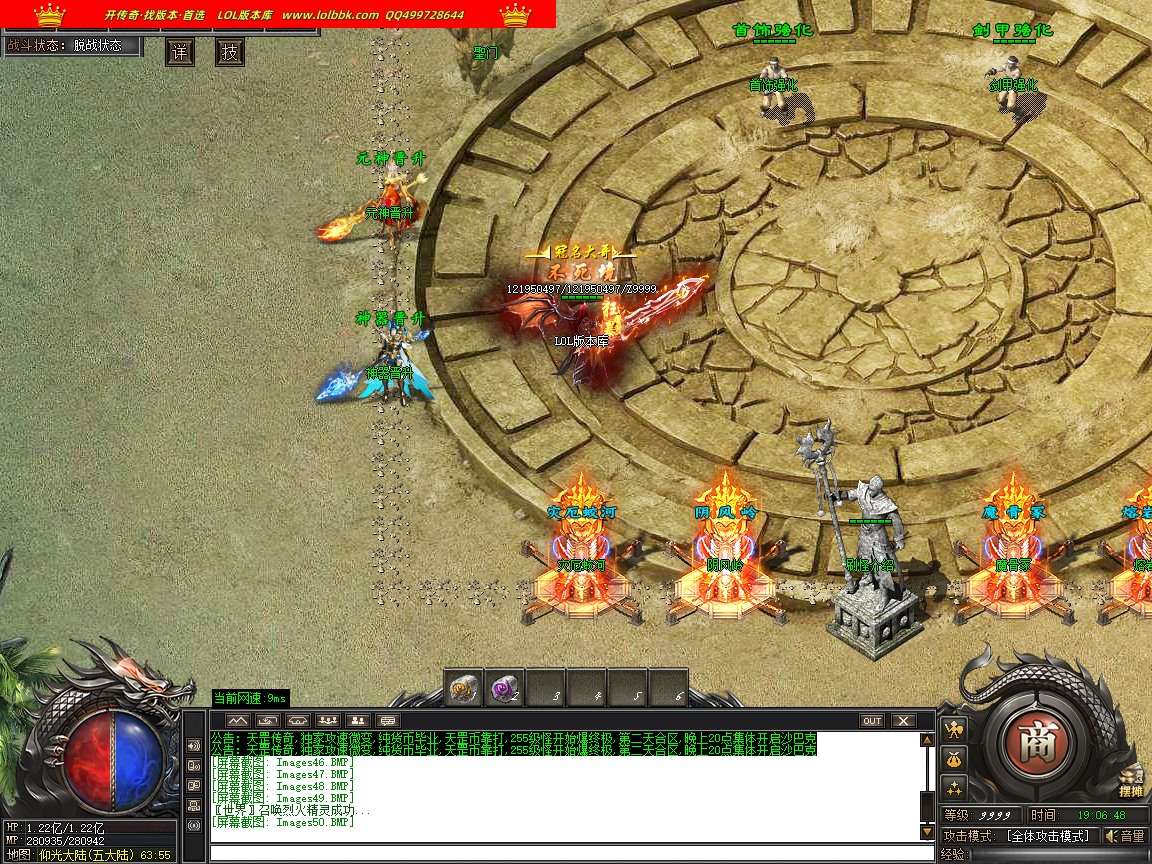Click the sparkle stars icon
This screenshot has height=864, width=1152.
954,786
